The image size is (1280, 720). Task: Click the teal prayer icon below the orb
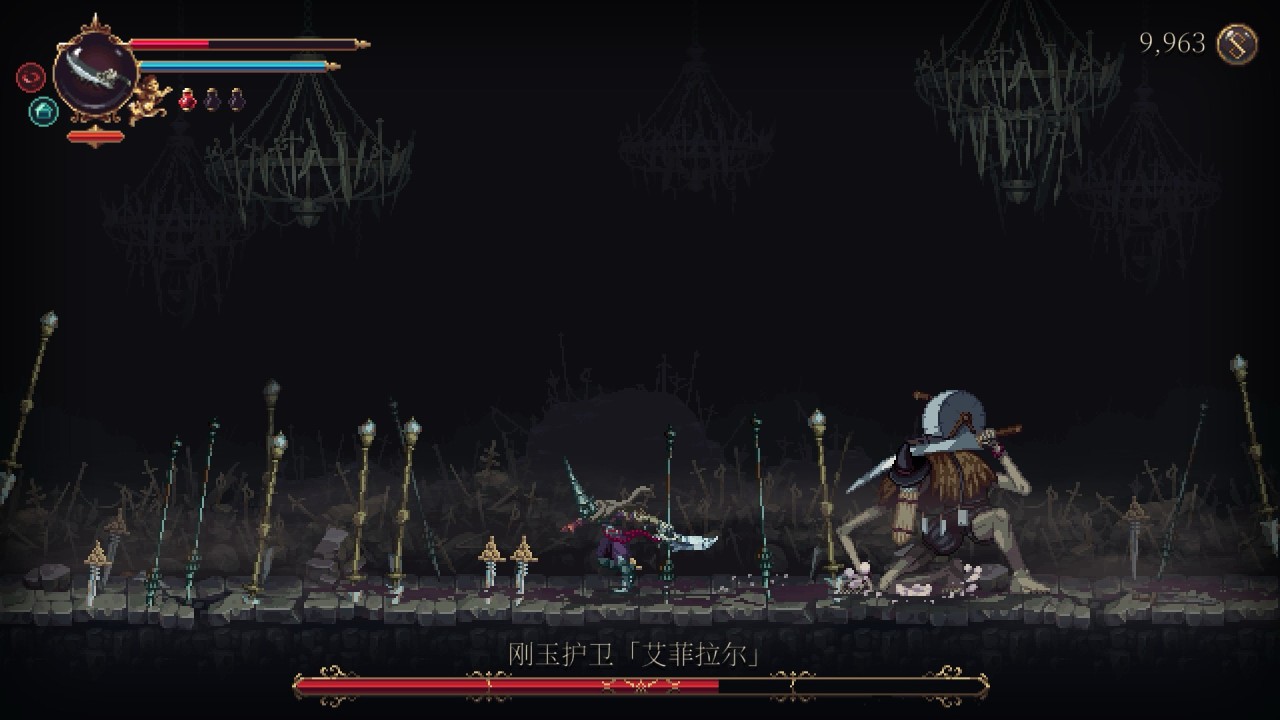(42, 110)
